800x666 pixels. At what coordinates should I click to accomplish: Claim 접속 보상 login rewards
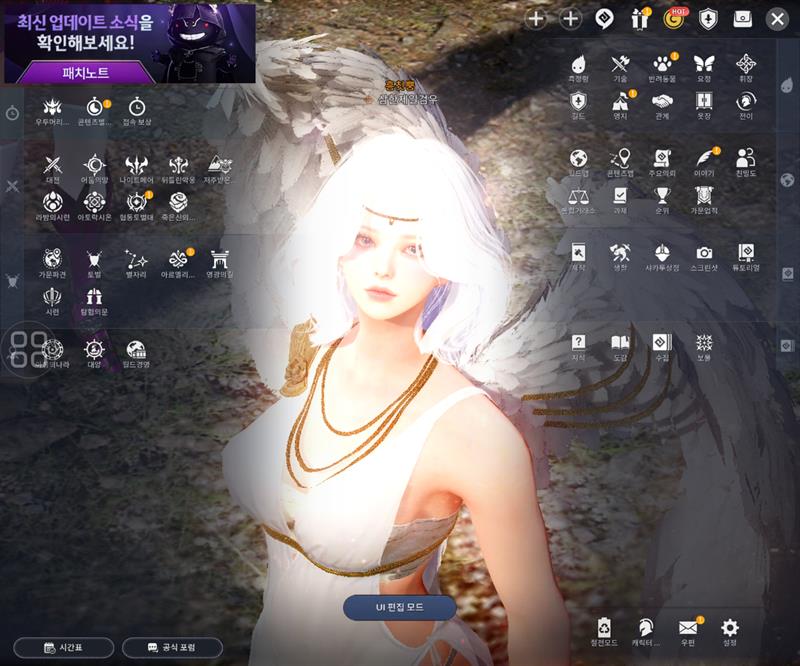(137, 110)
